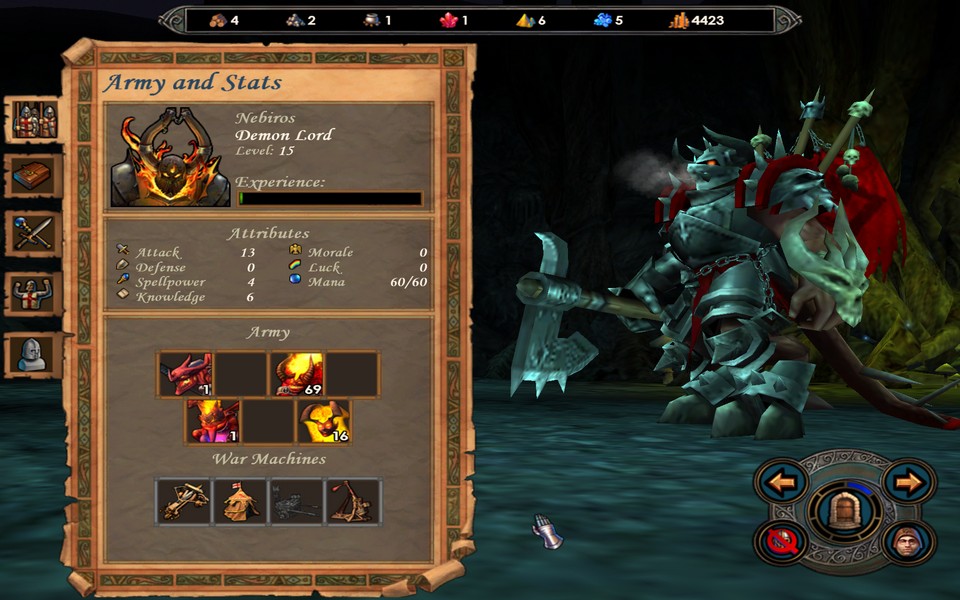The image size is (960, 600).
Task: Select the army stack of 69 creatures
Action: pos(297,375)
